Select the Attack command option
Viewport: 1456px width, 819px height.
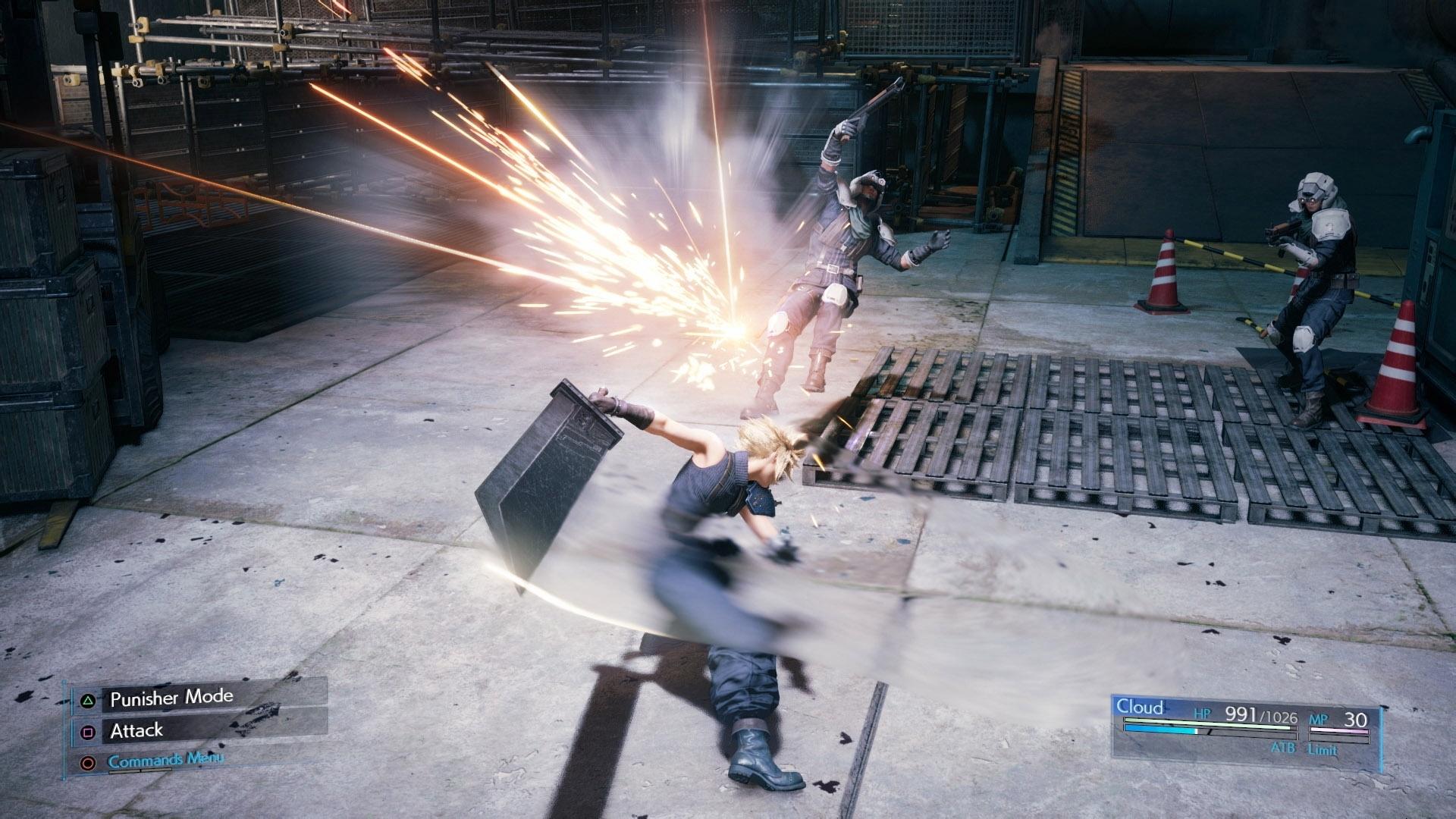137,731
